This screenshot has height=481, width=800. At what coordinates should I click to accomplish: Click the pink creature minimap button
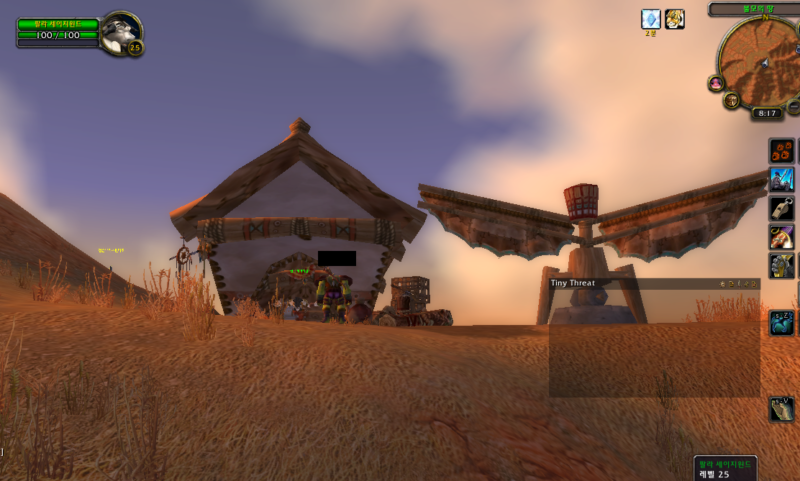(x=716, y=84)
